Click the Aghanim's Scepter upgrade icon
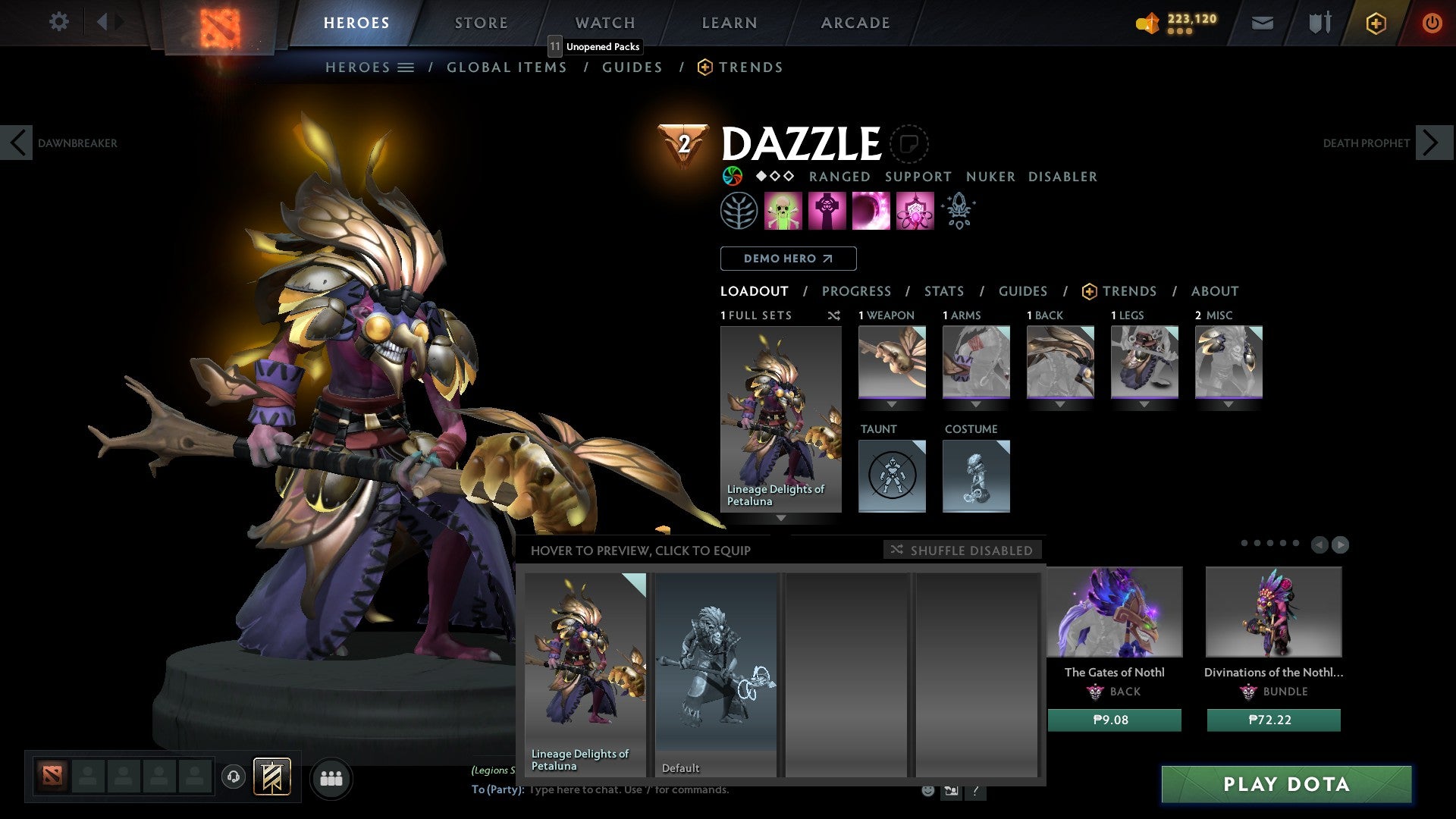The height and width of the screenshot is (819, 1456). [957, 210]
